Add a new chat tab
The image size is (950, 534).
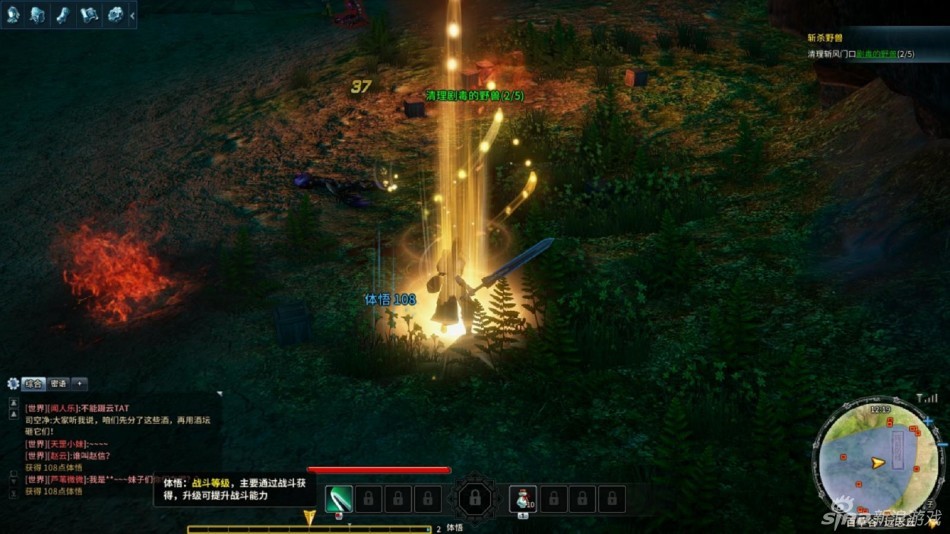pos(80,383)
